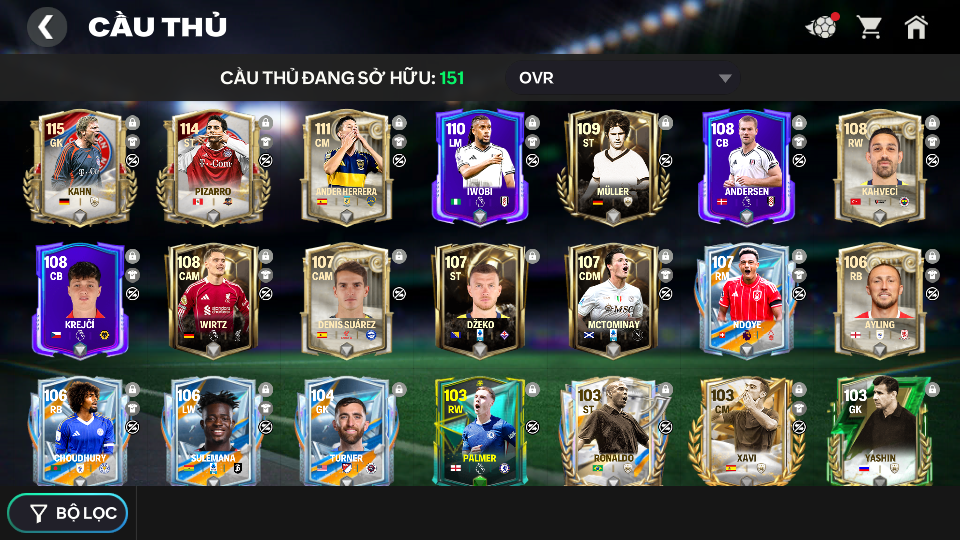
Task: Choose the Xavi midfielder card
Action: click(x=746, y=432)
